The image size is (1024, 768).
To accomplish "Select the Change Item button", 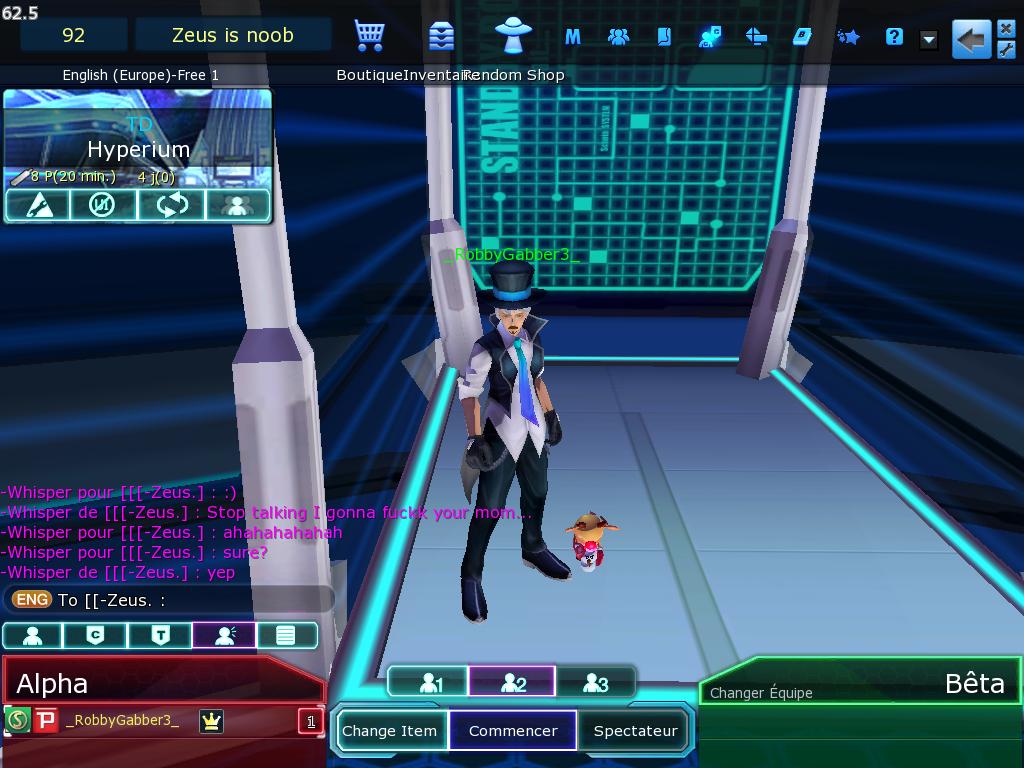I will pos(389,731).
